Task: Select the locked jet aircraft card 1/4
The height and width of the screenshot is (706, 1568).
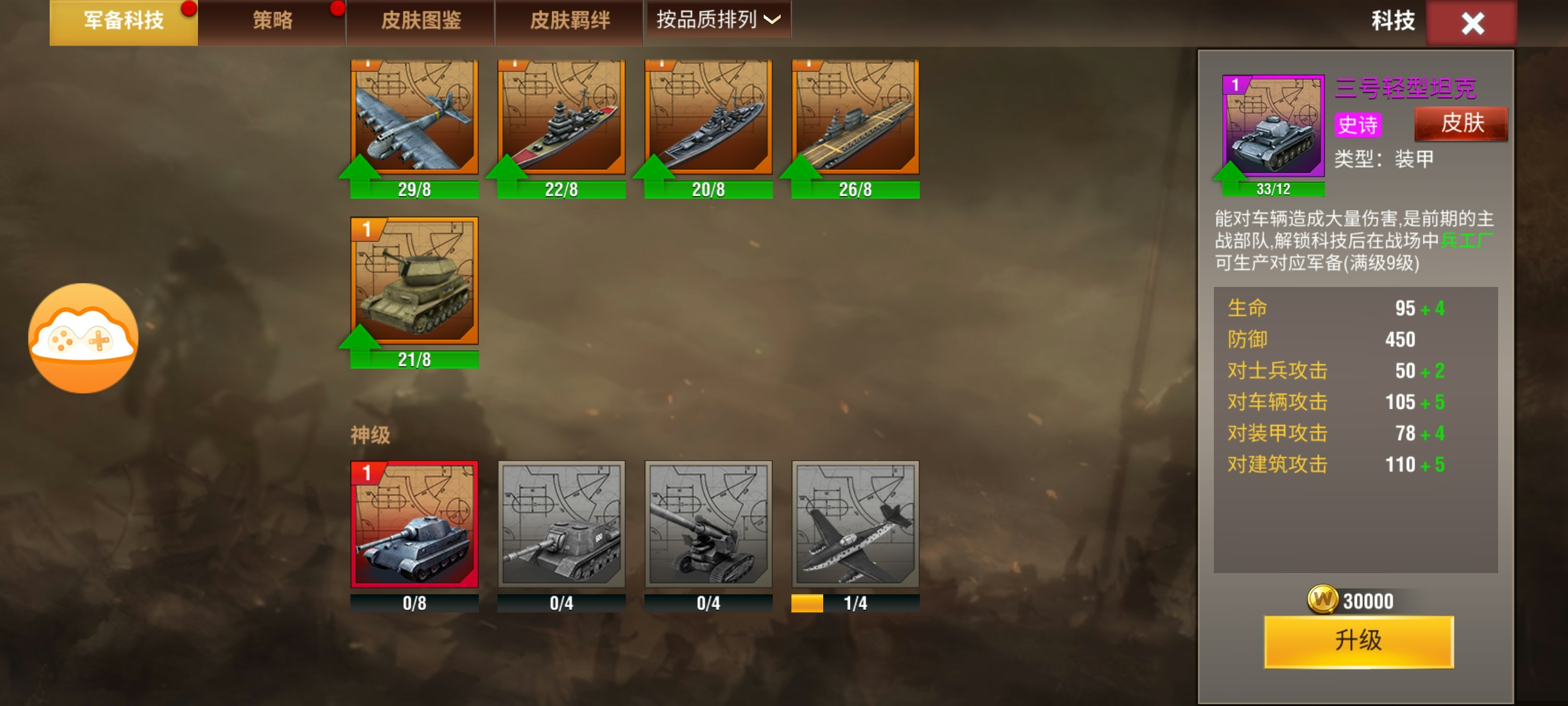Action: [x=855, y=524]
